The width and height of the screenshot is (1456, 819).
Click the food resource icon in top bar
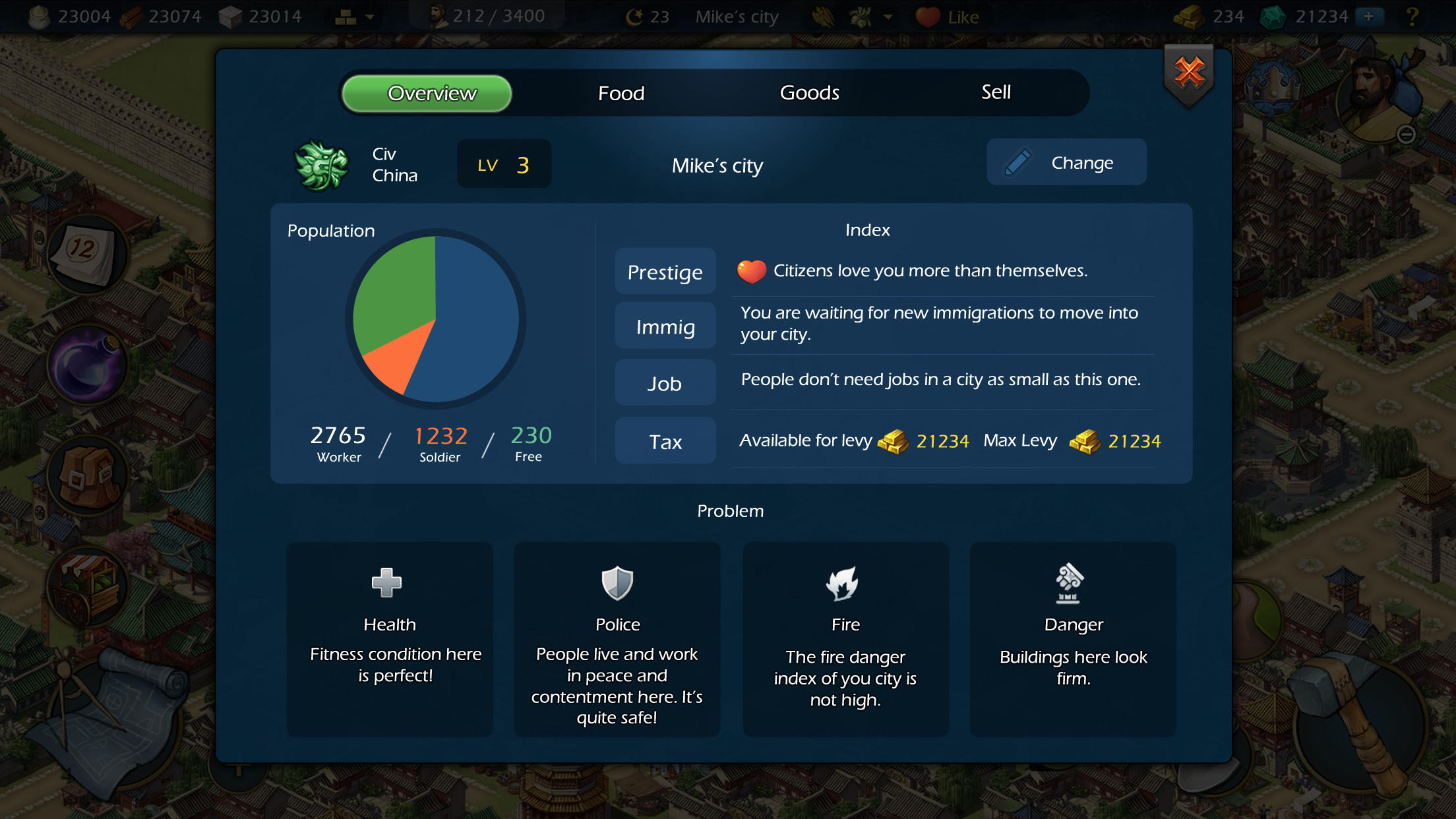tap(40, 16)
